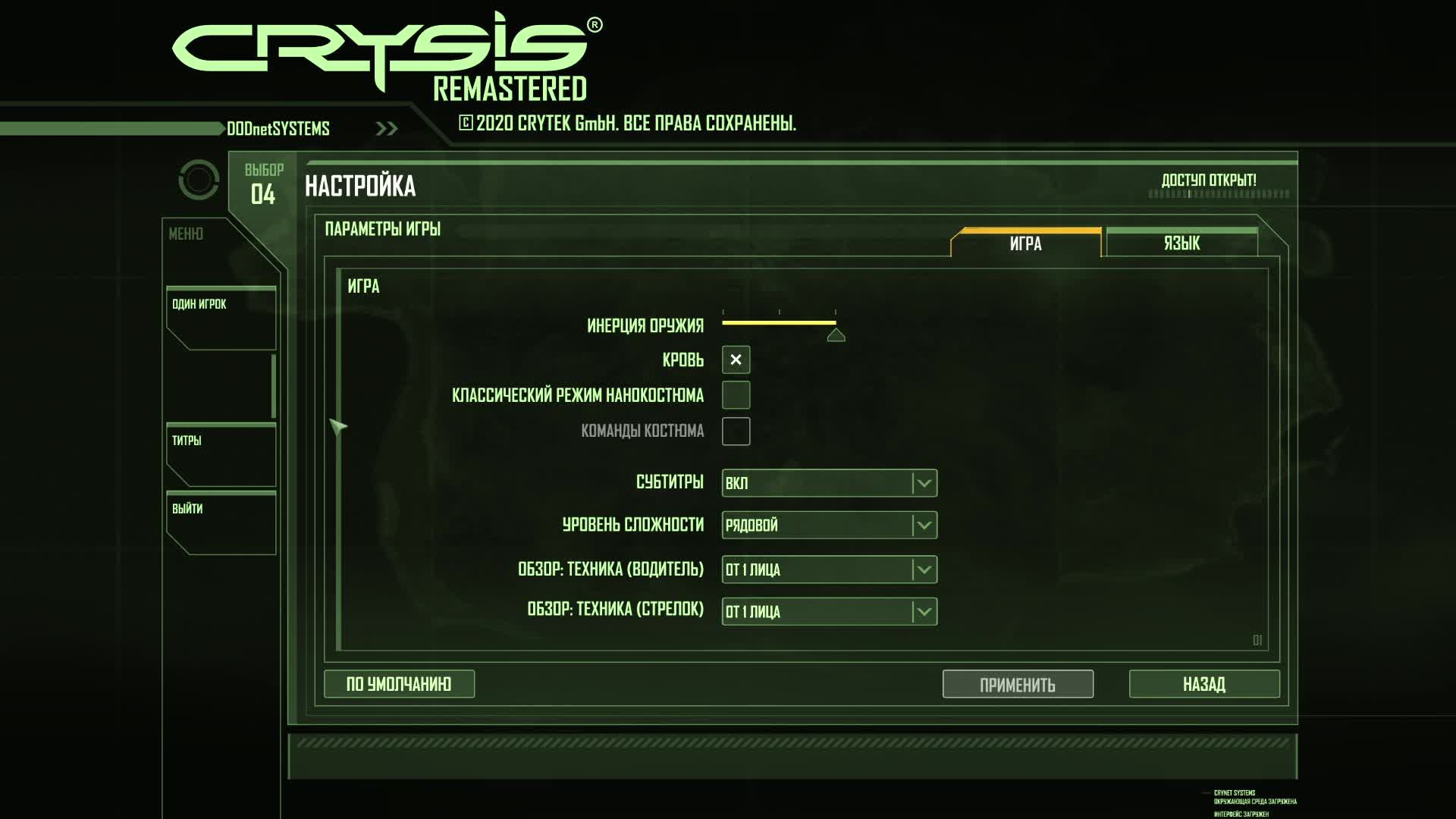Image resolution: width=1456 pixels, height=819 pixels.
Task: Select the ИГРА tab
Action: coord(1025,243)
